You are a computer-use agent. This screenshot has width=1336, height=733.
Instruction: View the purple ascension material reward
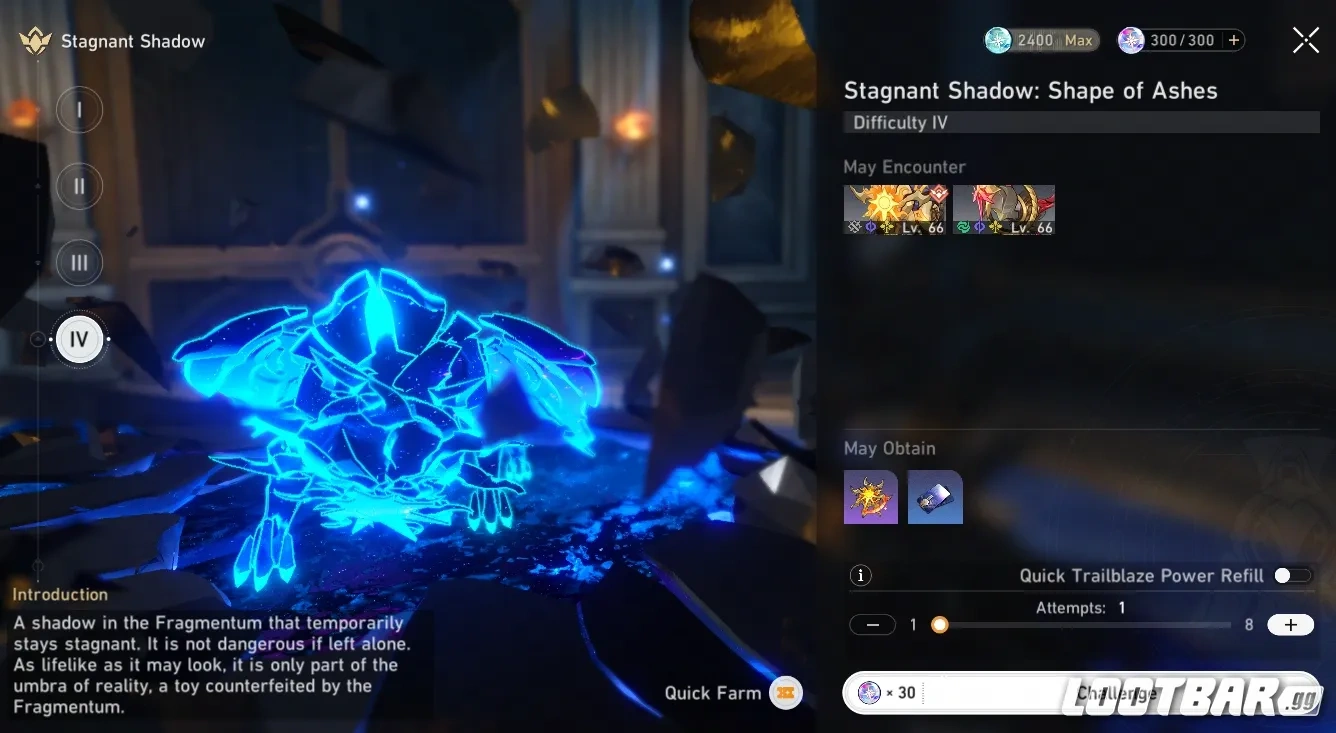tap(871, 497)
